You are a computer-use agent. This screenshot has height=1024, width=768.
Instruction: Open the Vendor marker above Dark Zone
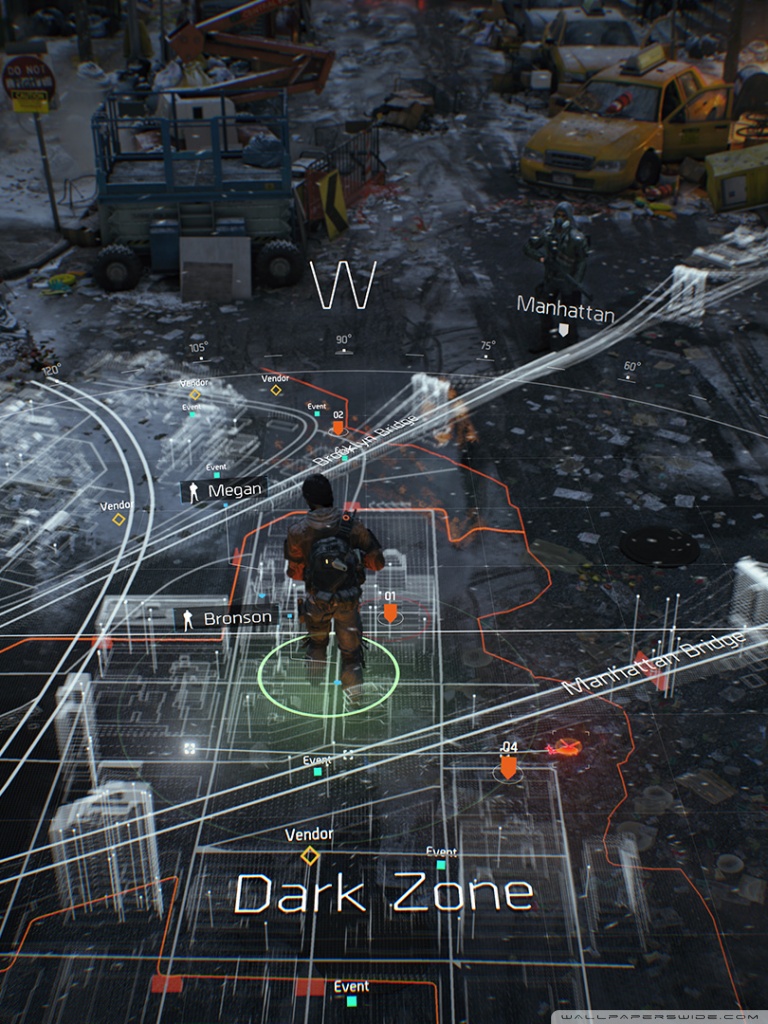point(310,855)
